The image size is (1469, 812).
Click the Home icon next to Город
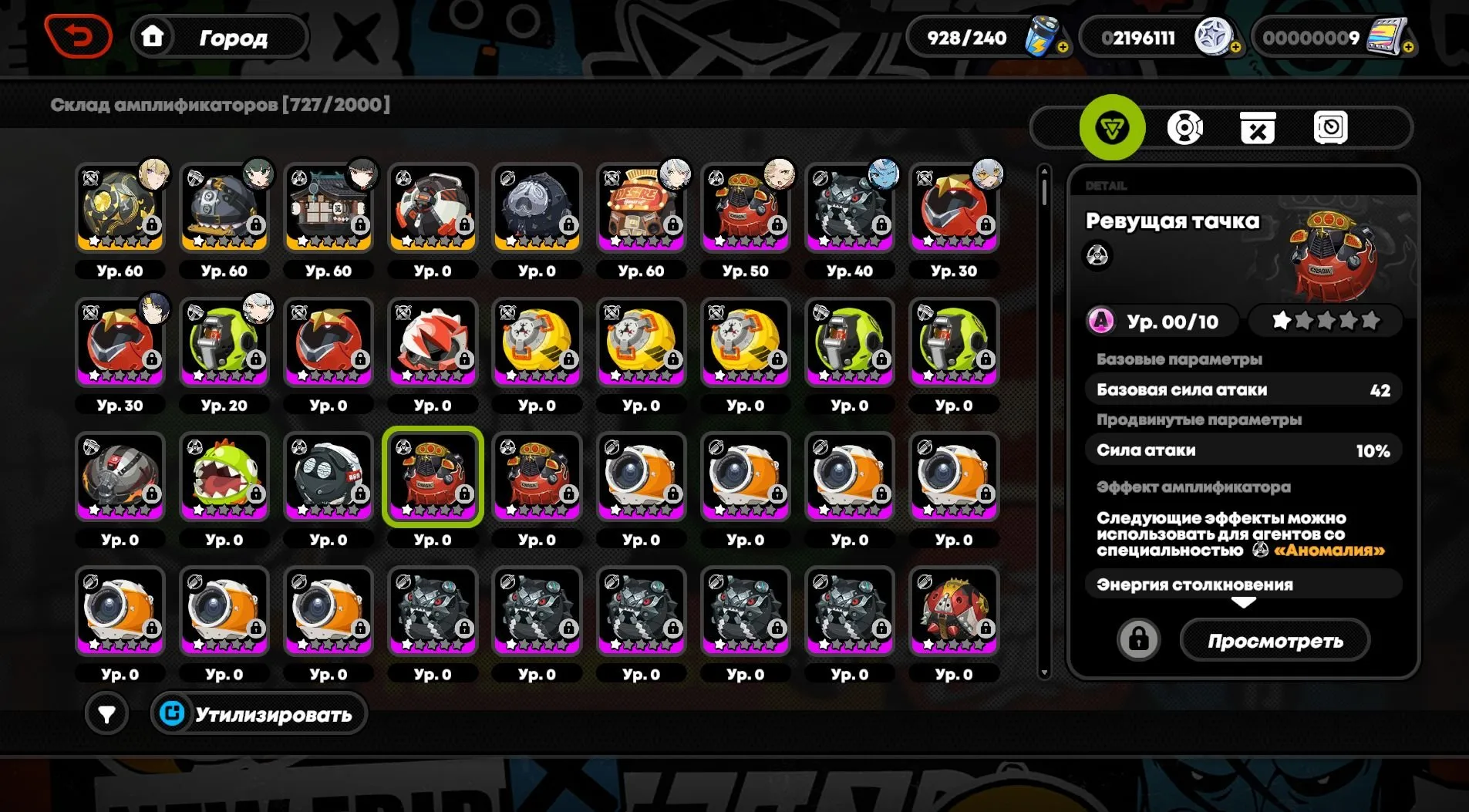click(153, 35)
